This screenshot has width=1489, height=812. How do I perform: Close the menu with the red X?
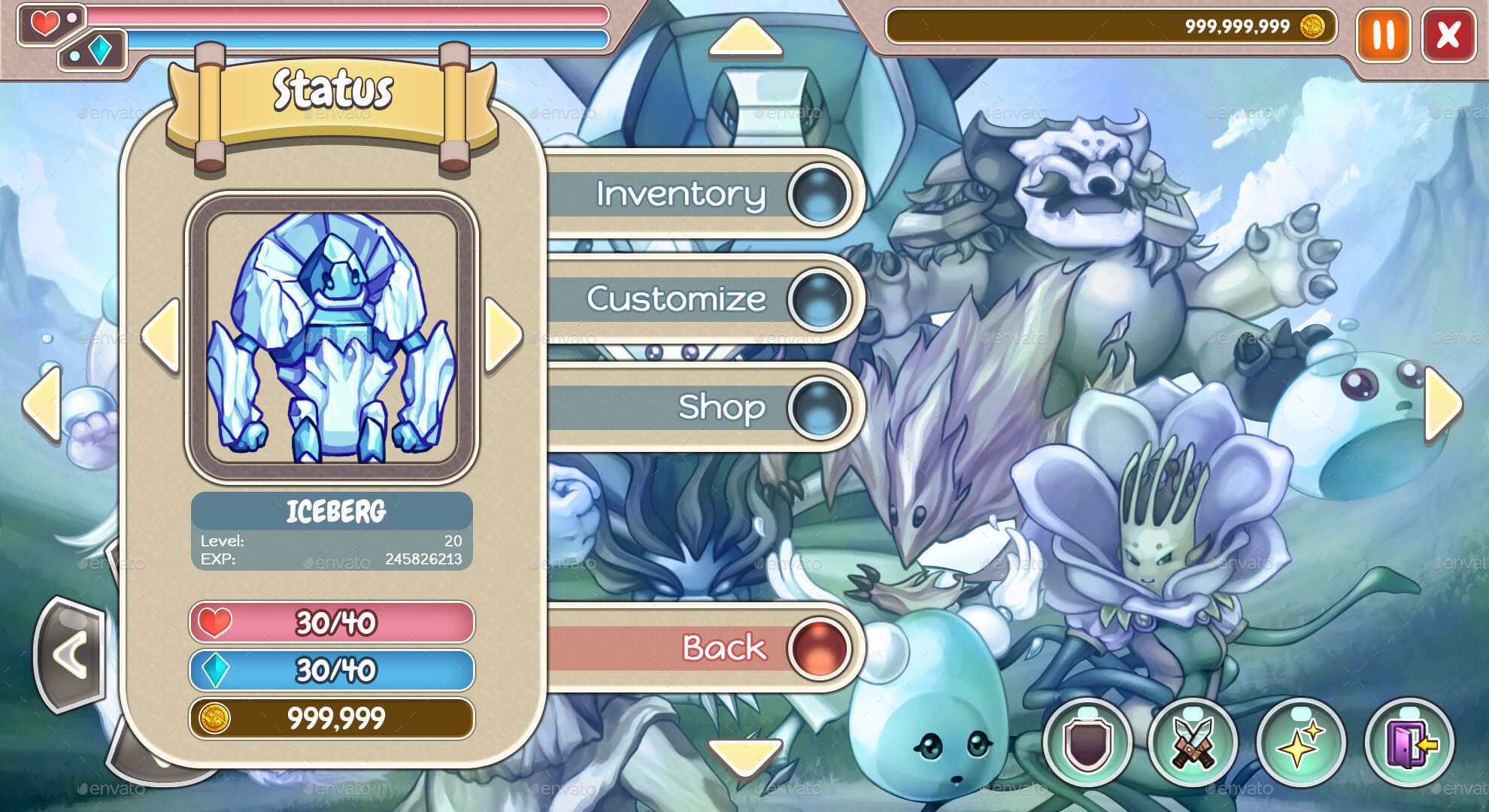1448,36
